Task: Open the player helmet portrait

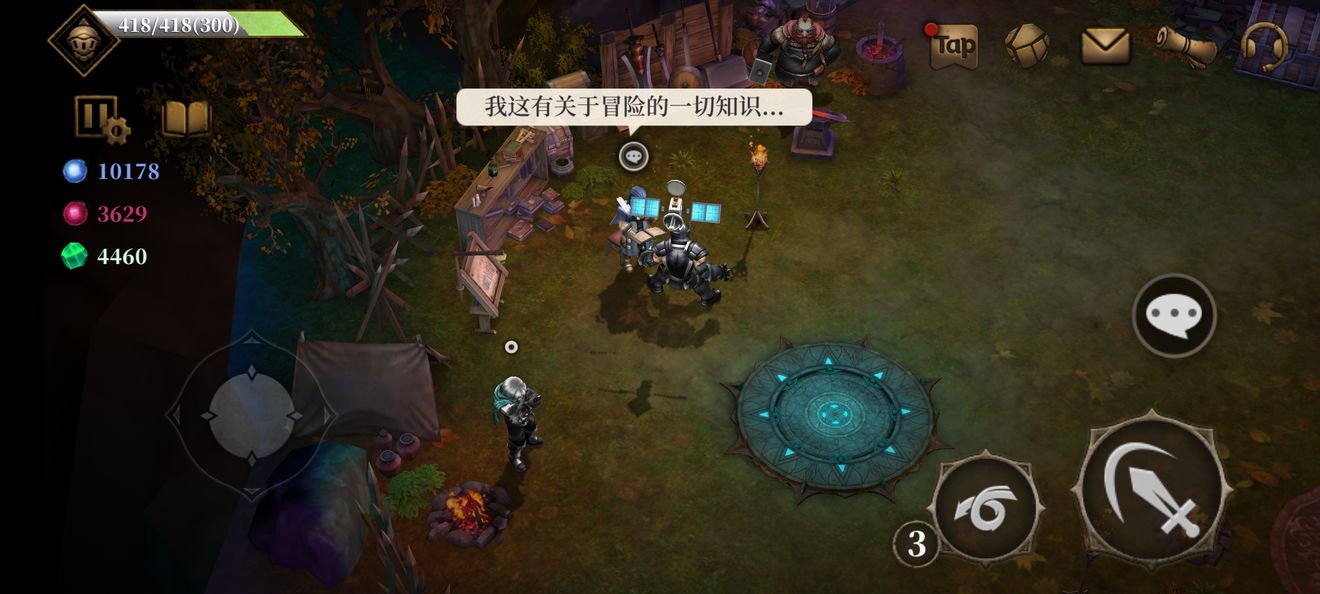Action: (x=83, y=40)
